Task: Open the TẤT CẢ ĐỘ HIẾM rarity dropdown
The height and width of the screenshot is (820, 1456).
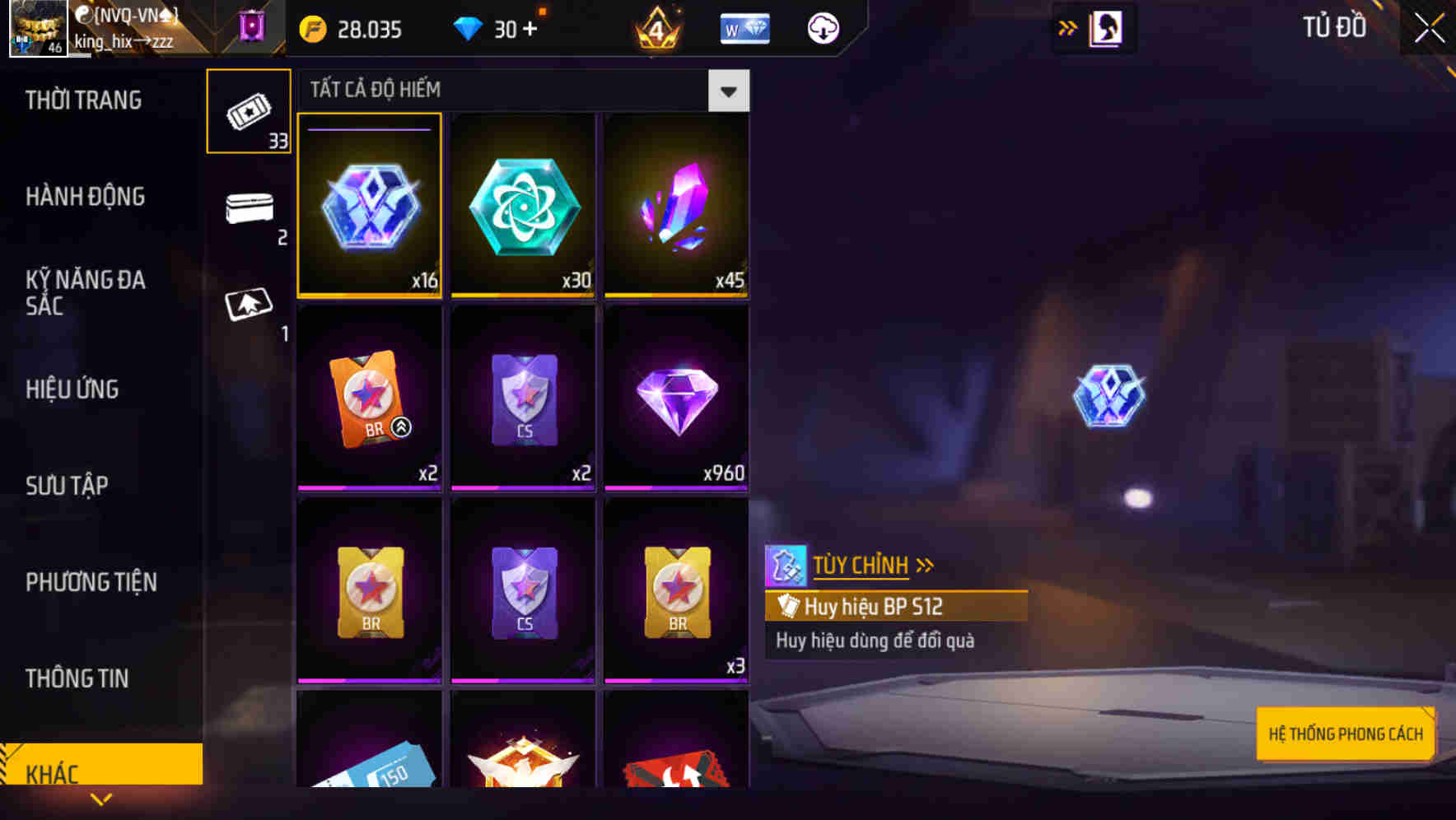Action: click(727, 91)
